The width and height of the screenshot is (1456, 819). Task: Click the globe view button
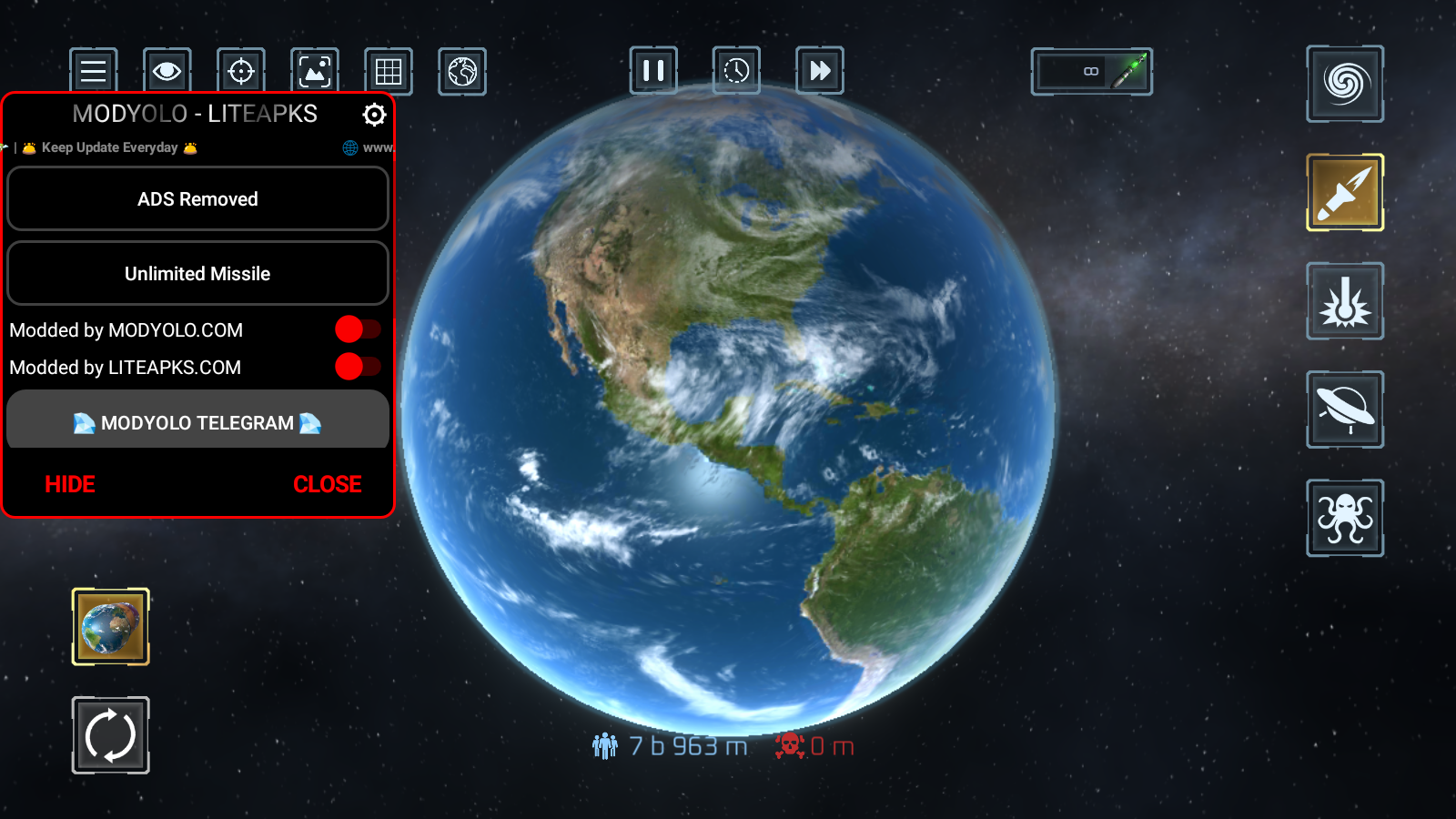click(x=462, y=71)
